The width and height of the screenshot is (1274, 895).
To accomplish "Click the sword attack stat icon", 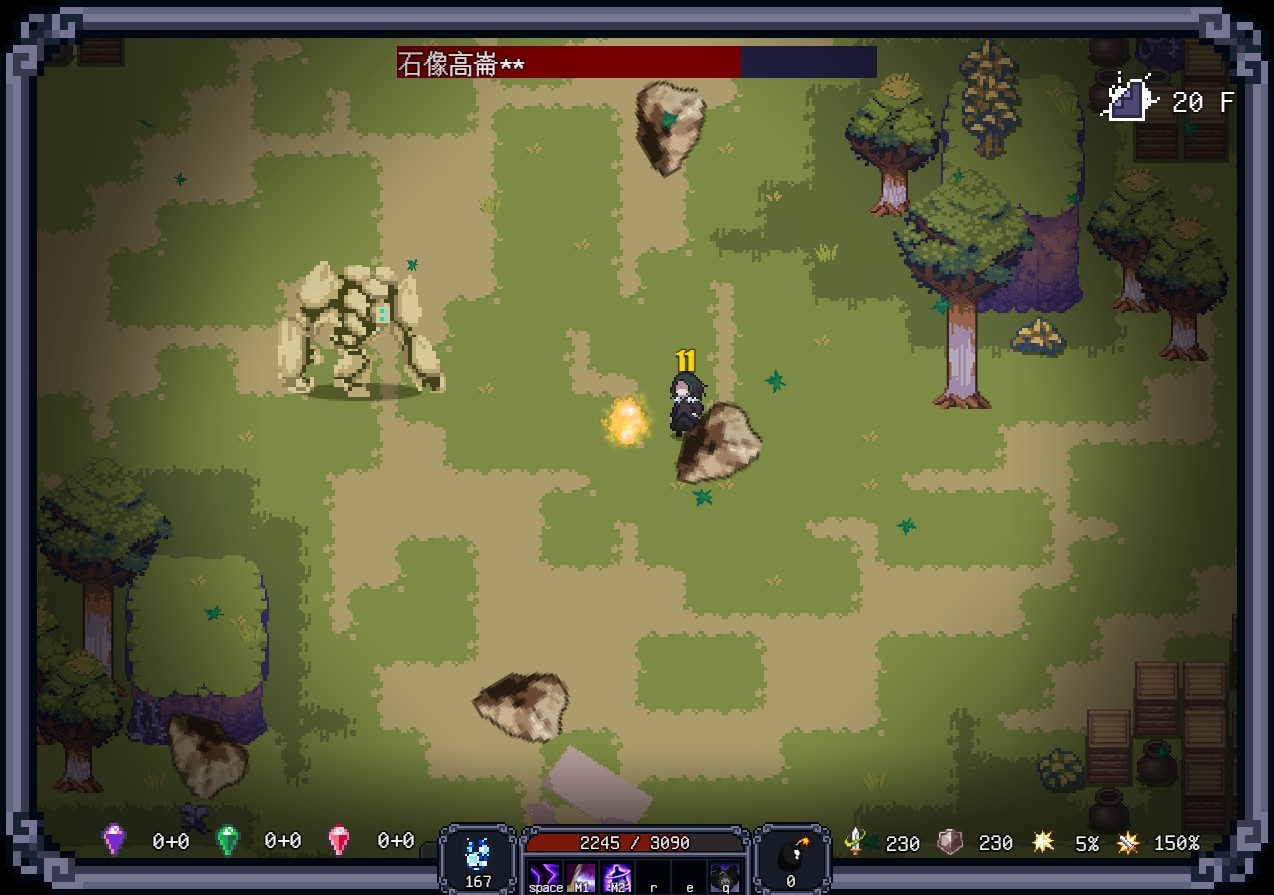I will coord(856,841).
